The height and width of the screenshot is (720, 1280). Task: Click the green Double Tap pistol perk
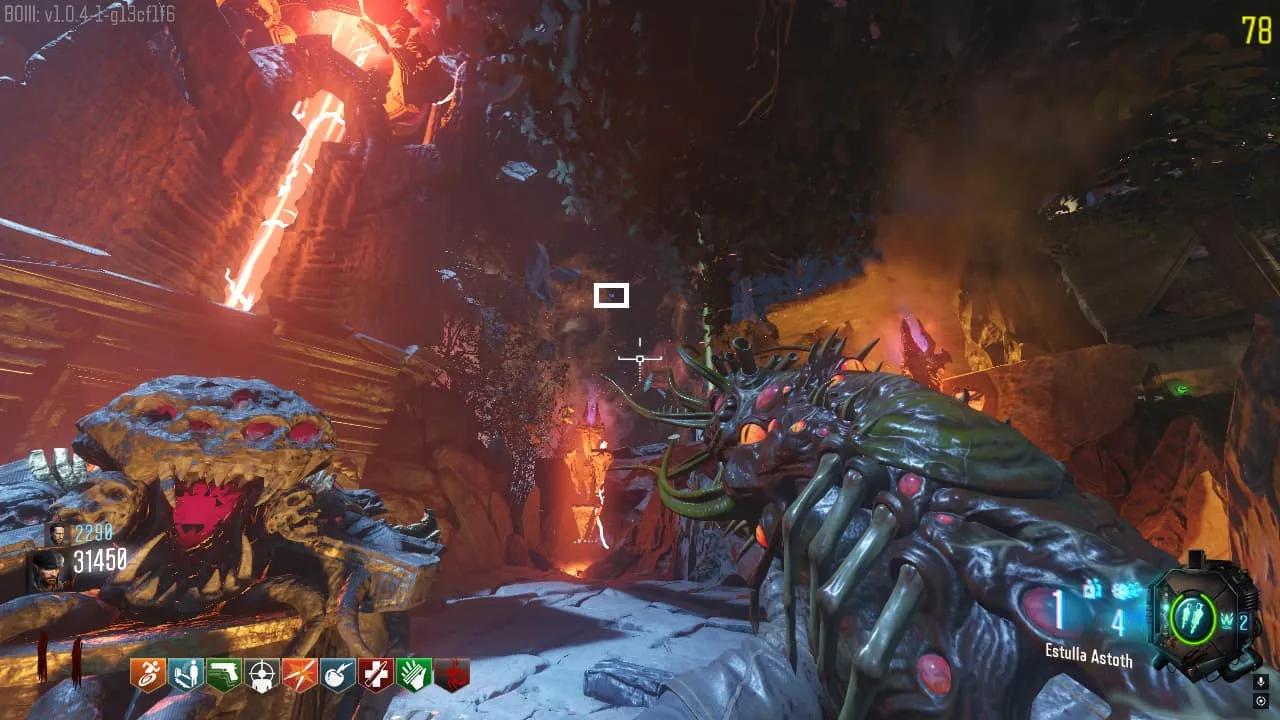point(223,675)
